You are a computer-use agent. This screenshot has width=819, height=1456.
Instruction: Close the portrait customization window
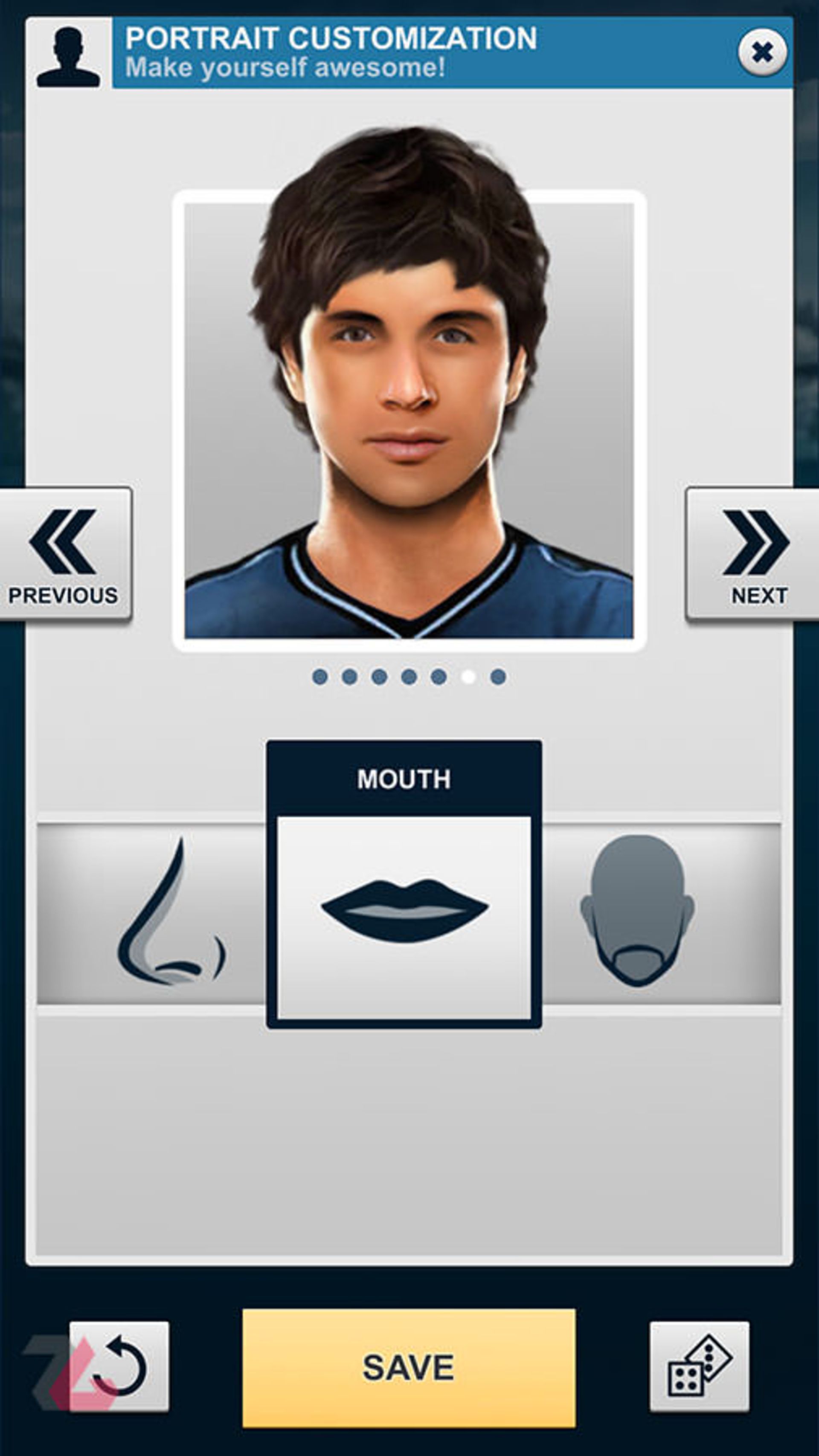tap(762, 52)
